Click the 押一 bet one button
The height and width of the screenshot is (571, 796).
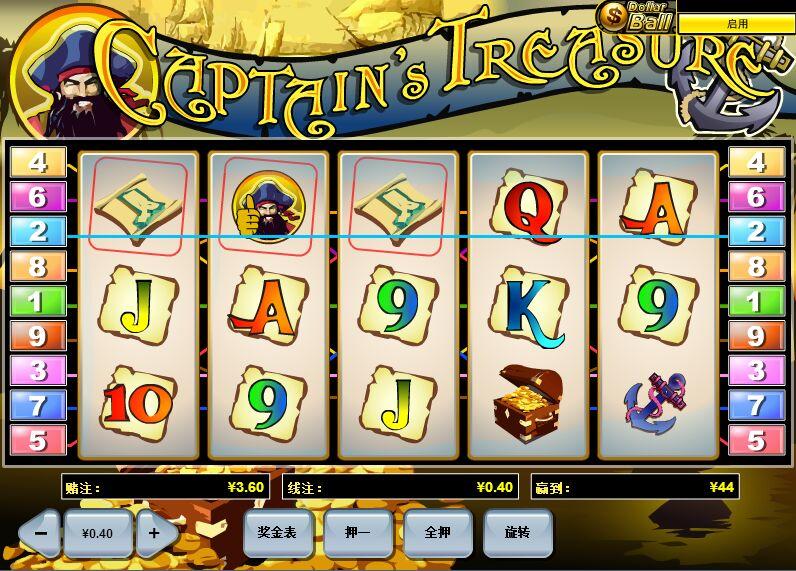click(357, 533)
